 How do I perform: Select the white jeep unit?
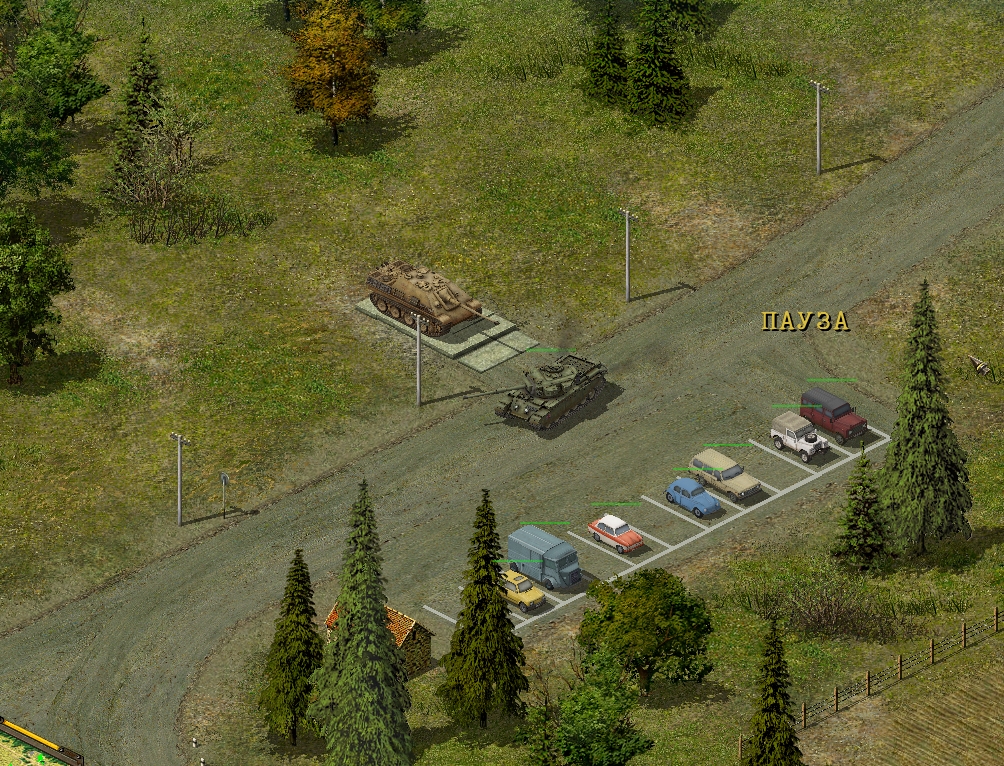pos(798,435)
